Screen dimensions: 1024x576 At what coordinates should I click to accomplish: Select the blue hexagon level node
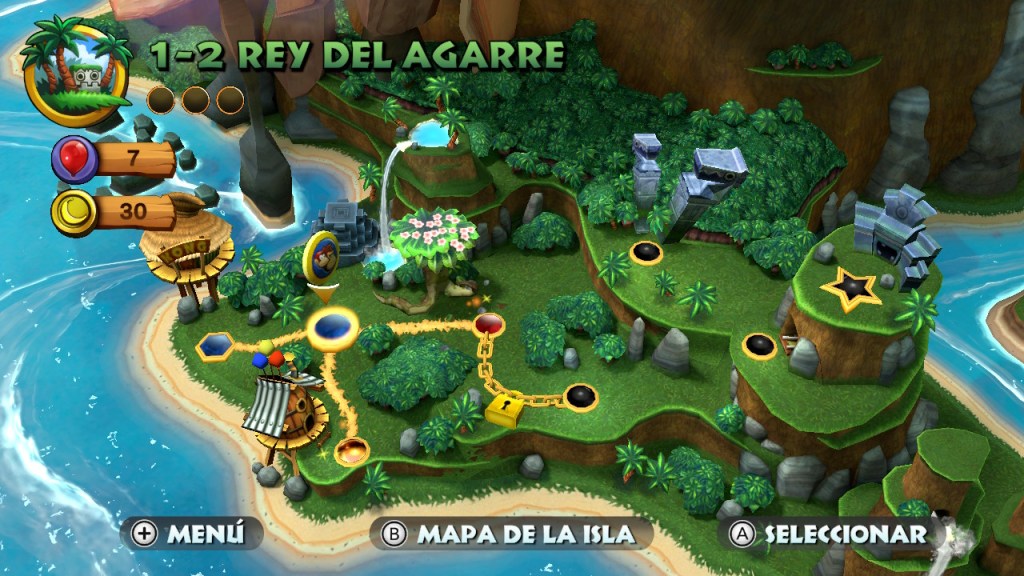215,346
